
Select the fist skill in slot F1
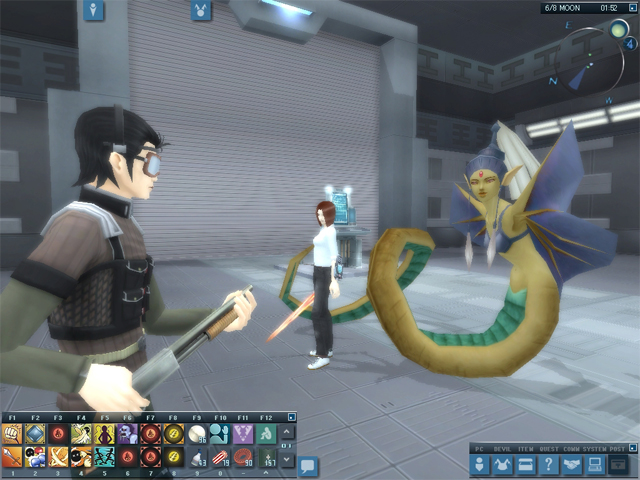tap(13, 433)
